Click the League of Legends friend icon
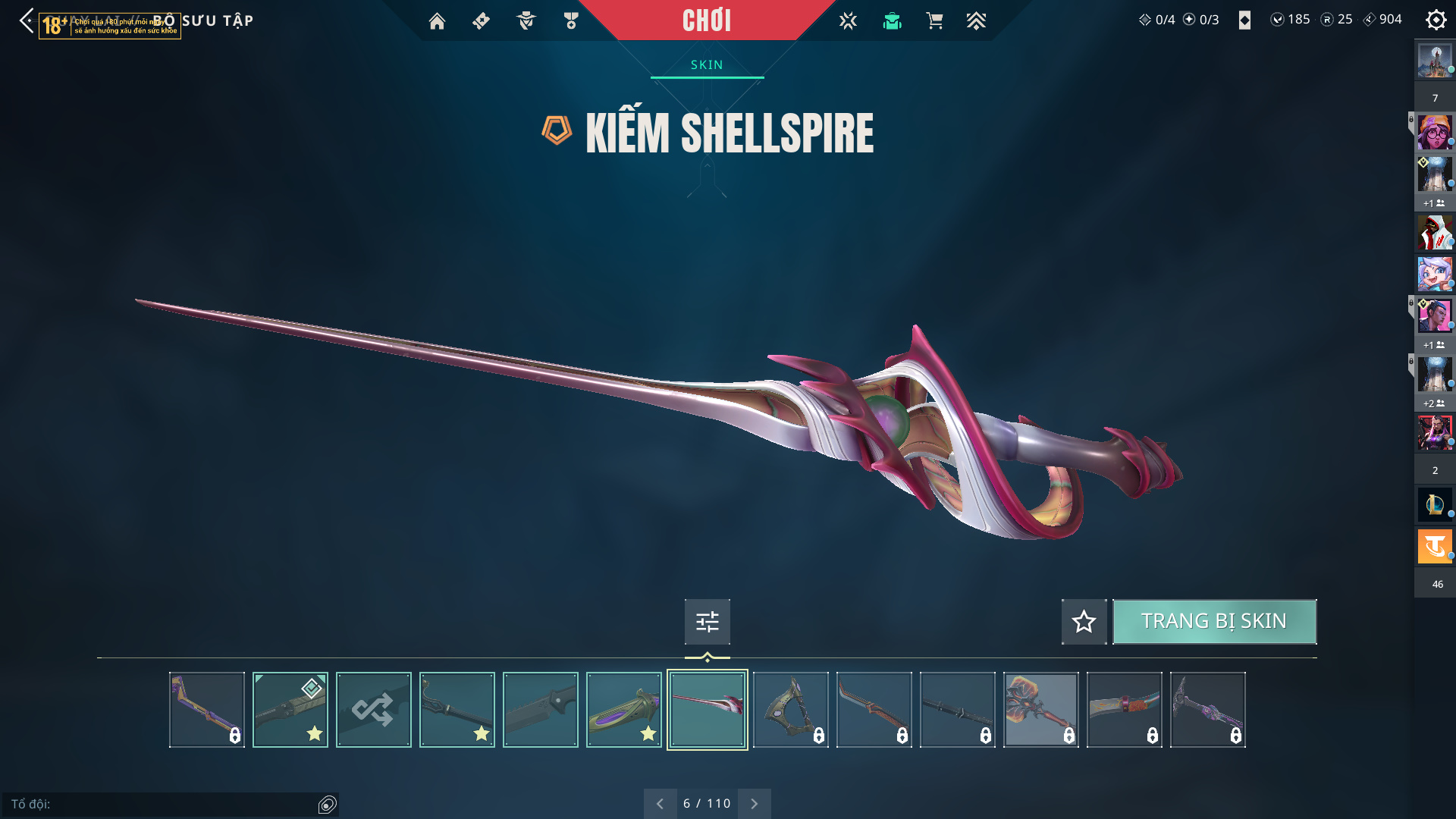The height and width of the screenshot is (819, 1456). (x=1434, y=504)
